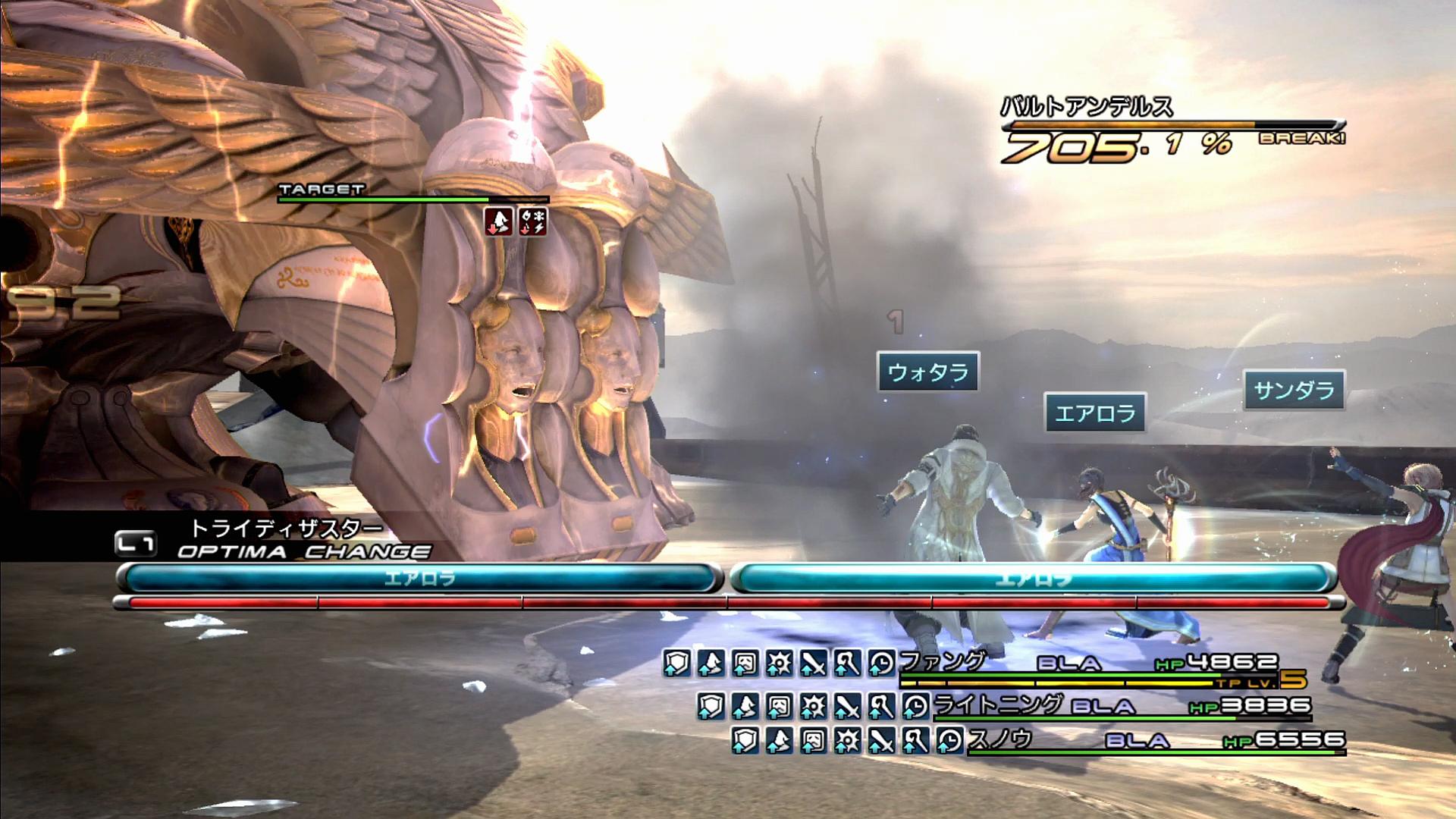1456x819 pixels.
Task: Click the サンダラ ability label
Action: 1294,390
